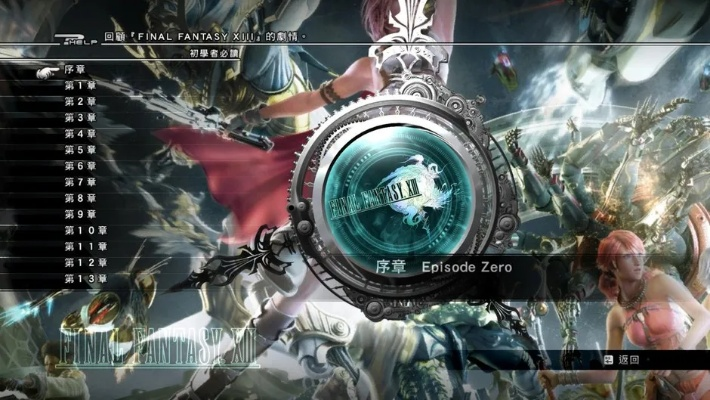
Task: Select 第7章 in the list
Action: pos(79,182)
